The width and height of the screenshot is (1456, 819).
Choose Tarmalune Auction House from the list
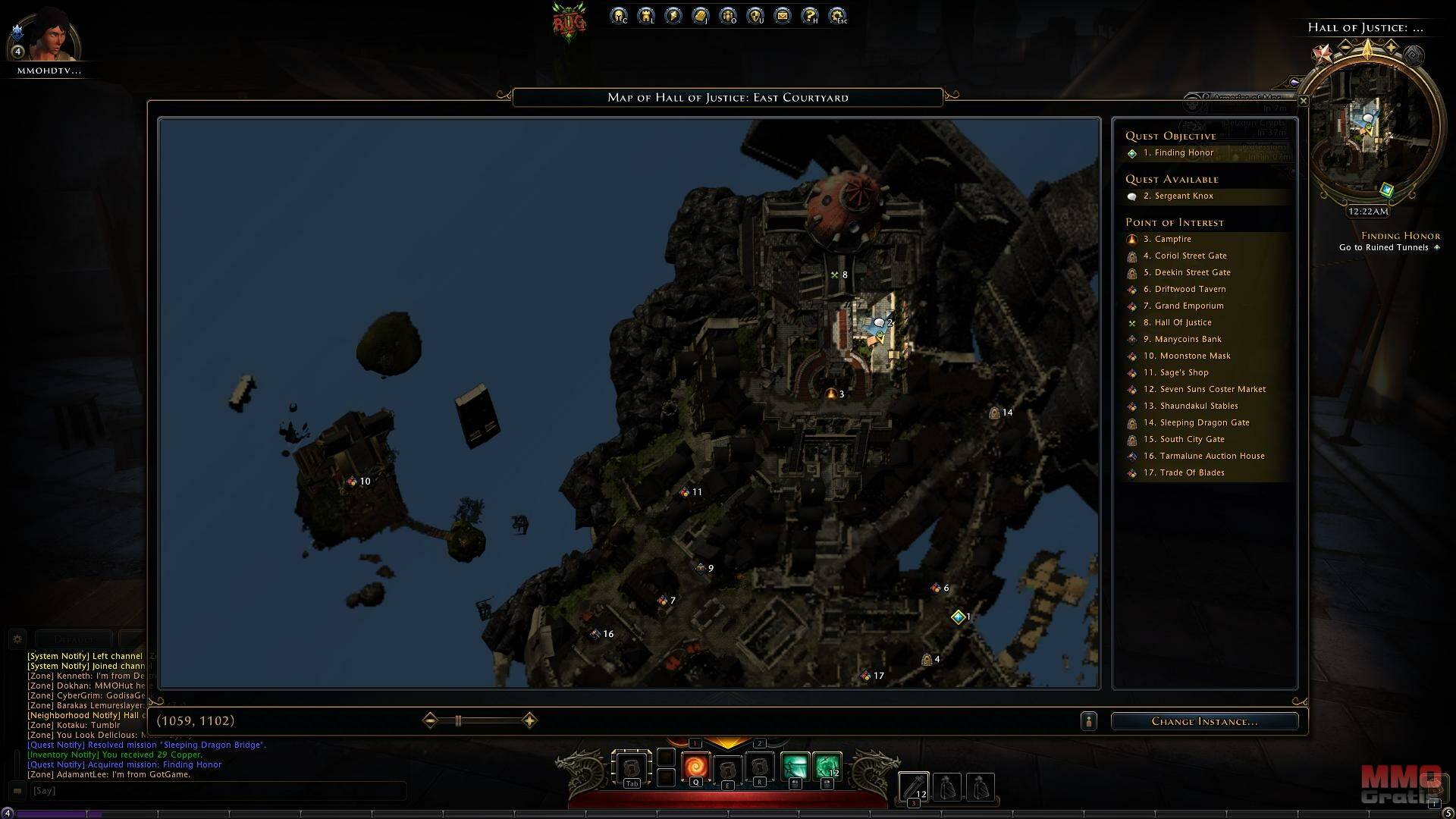[1211, 457]
